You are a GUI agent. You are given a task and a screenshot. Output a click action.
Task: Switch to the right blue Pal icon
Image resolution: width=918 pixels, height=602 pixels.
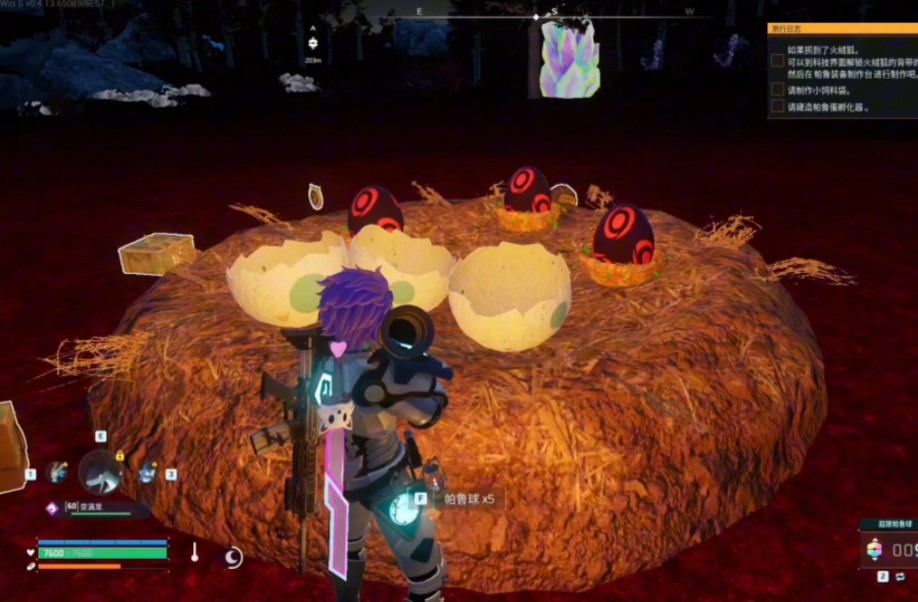(x=148, y=472)
